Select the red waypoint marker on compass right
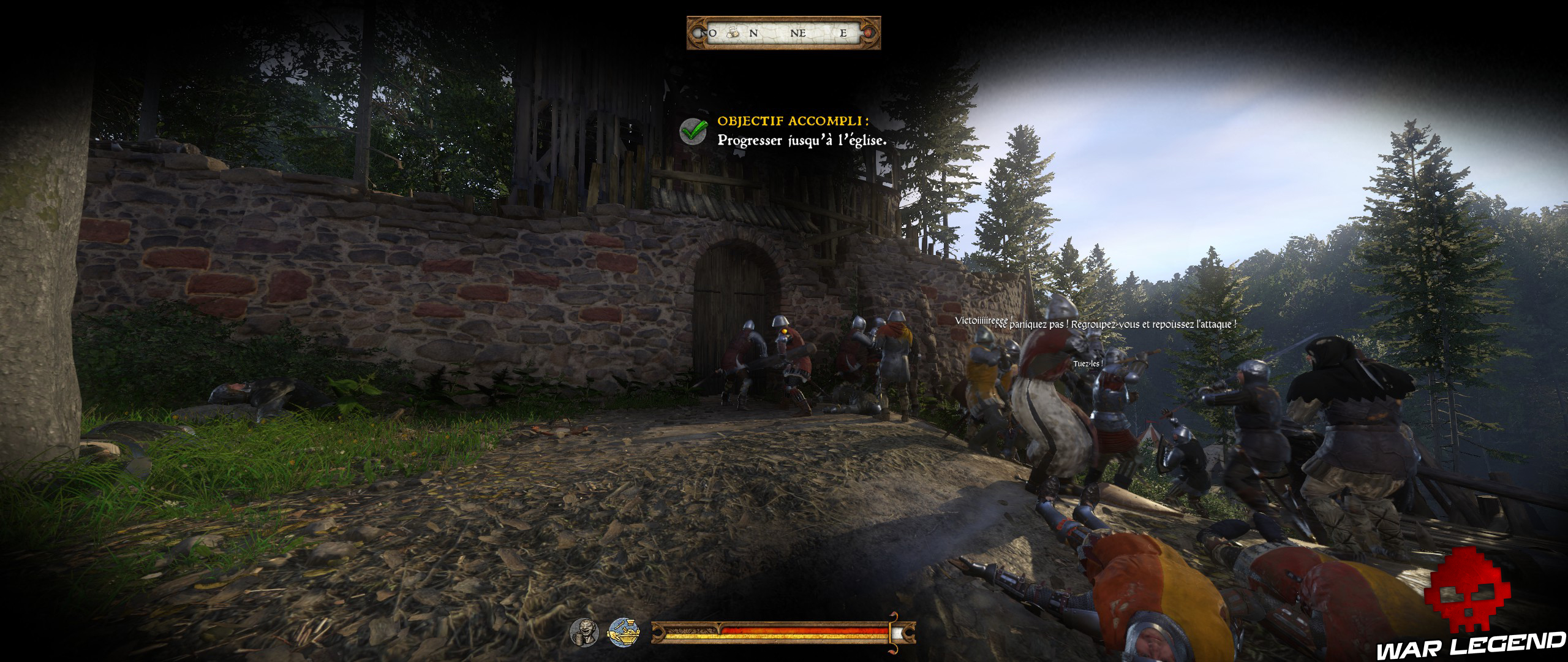This screenshot has height=662, width=1568. pos(869,34)
